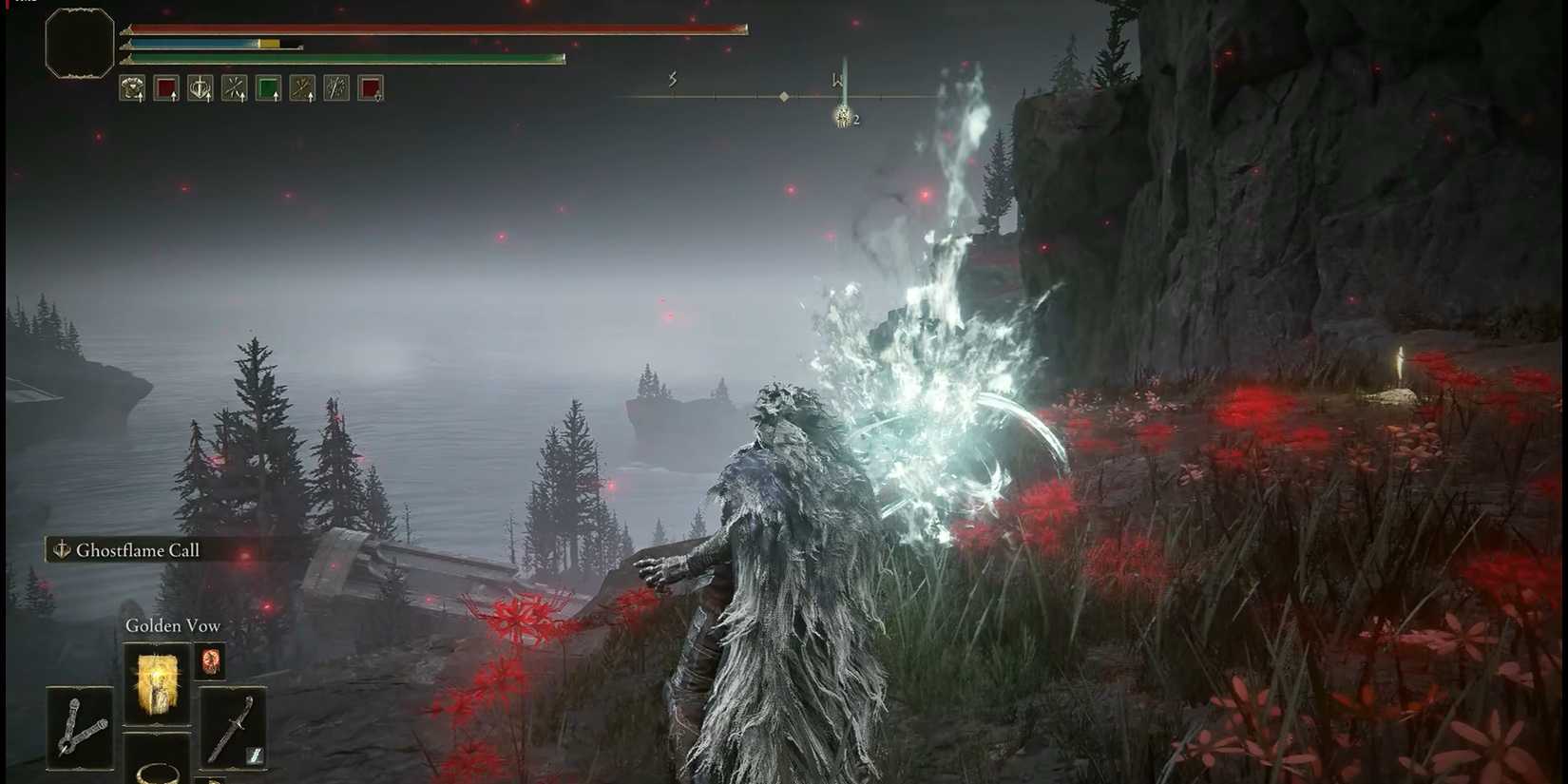Select the green flask hotbar item
1568x784 pixels.
point(269,87)
